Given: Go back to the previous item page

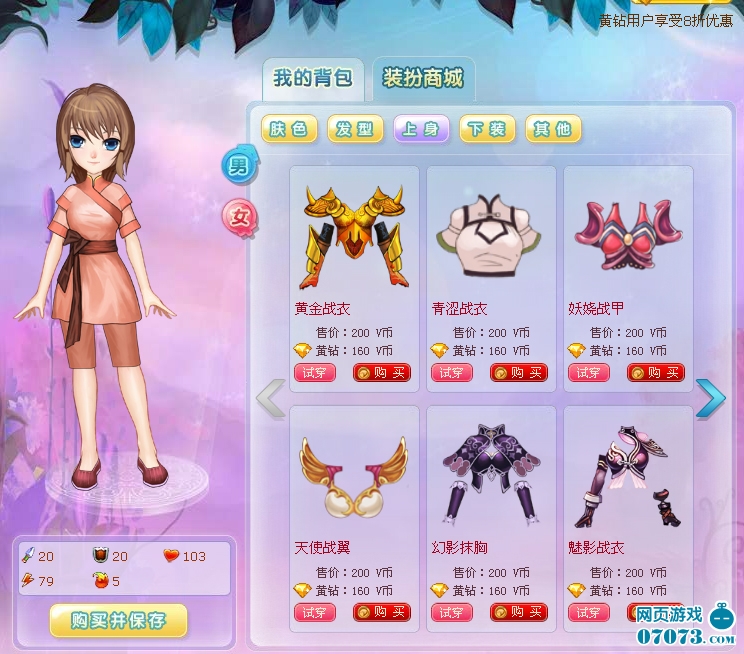Looking at the screenshot, I should 270,398.
